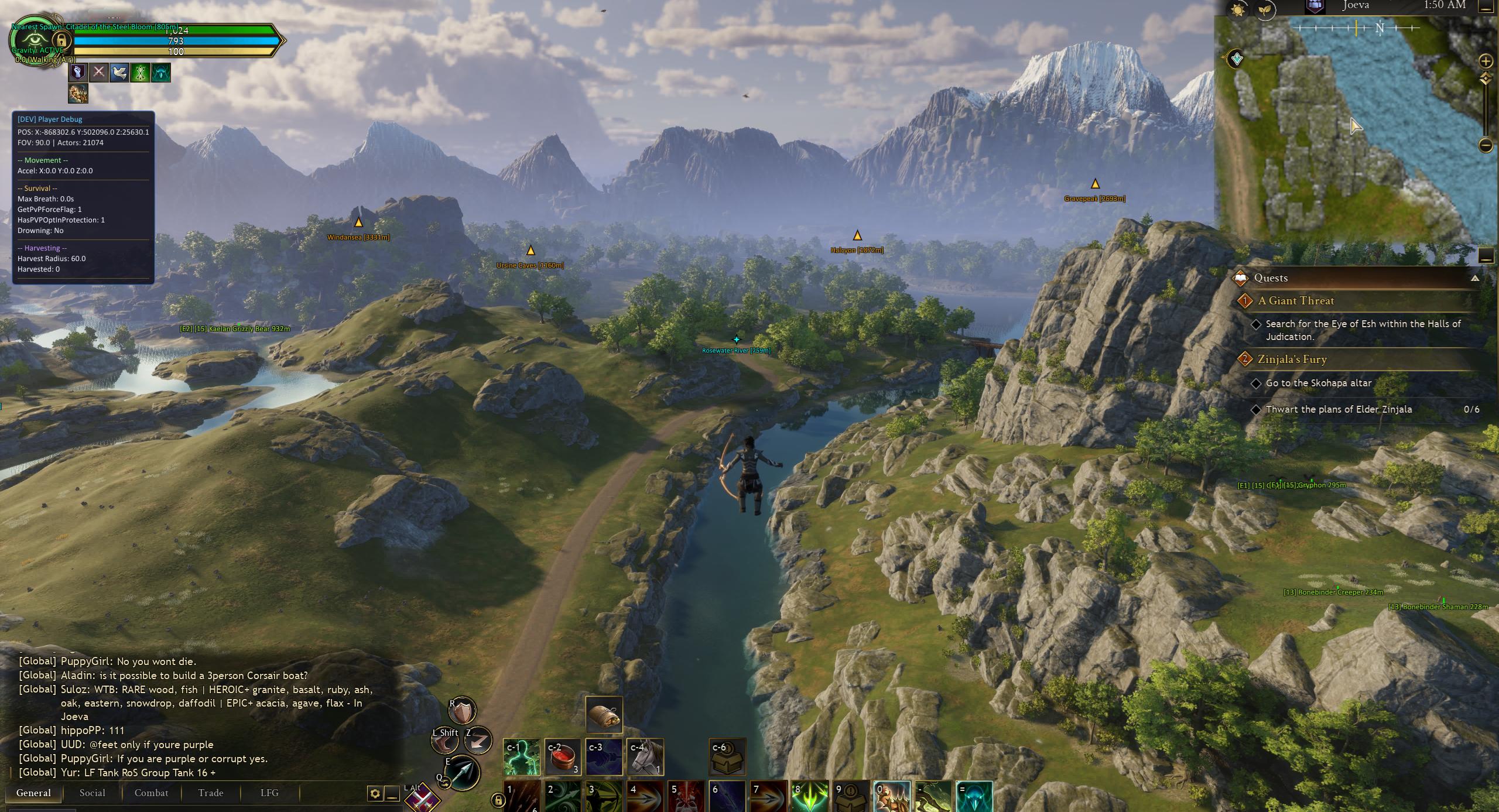Viewport: 1499px width, 812px height.
Task: Activate the c-1 camouflage ability icon
Action: pos(522,758)
